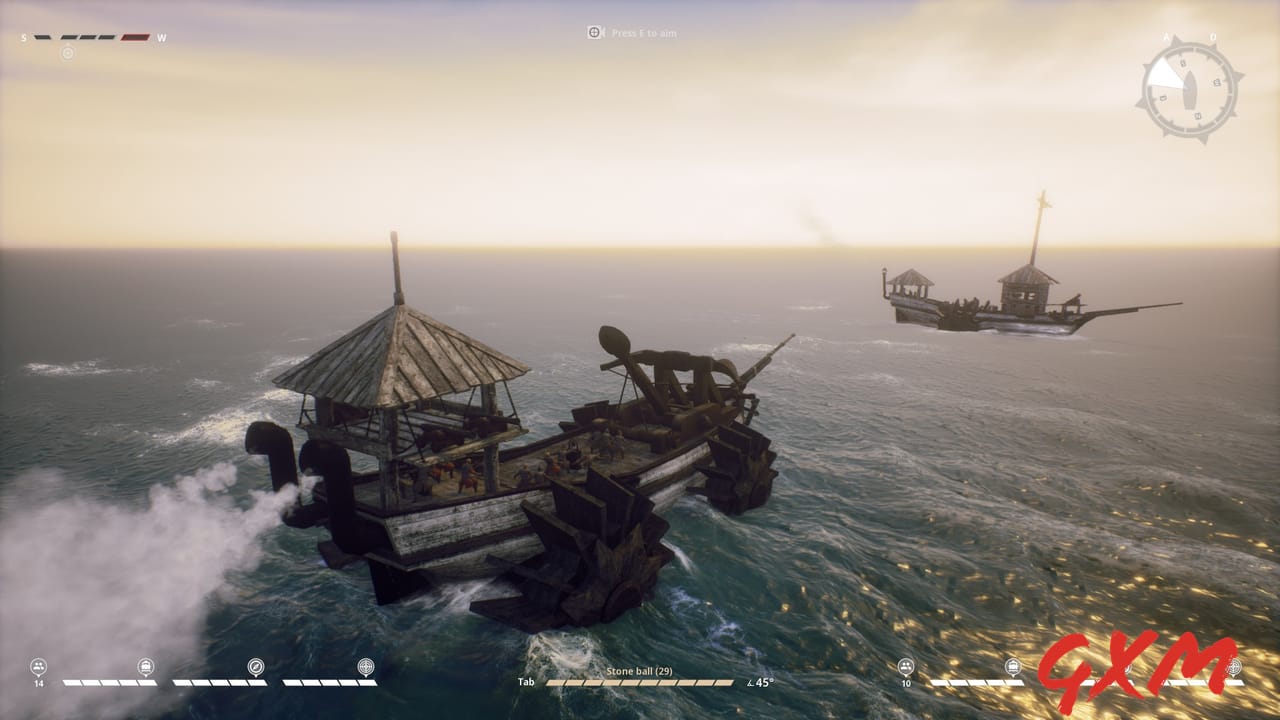Image resolution: width=1280 pixels, height=720 pixels.
Task: Click the 'Press E to aim' prompt
Action: 644,32
